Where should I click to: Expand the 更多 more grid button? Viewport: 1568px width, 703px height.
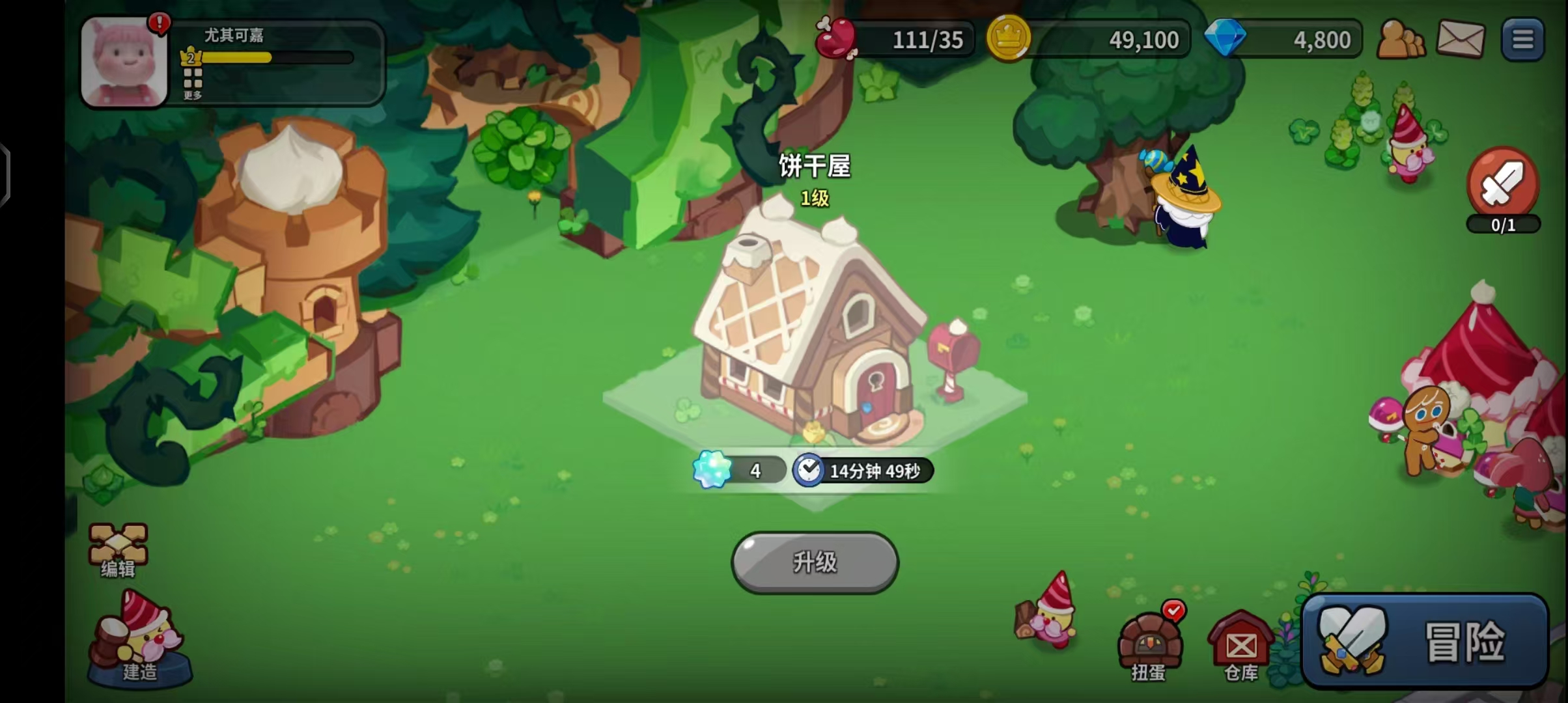pos(193,84)
